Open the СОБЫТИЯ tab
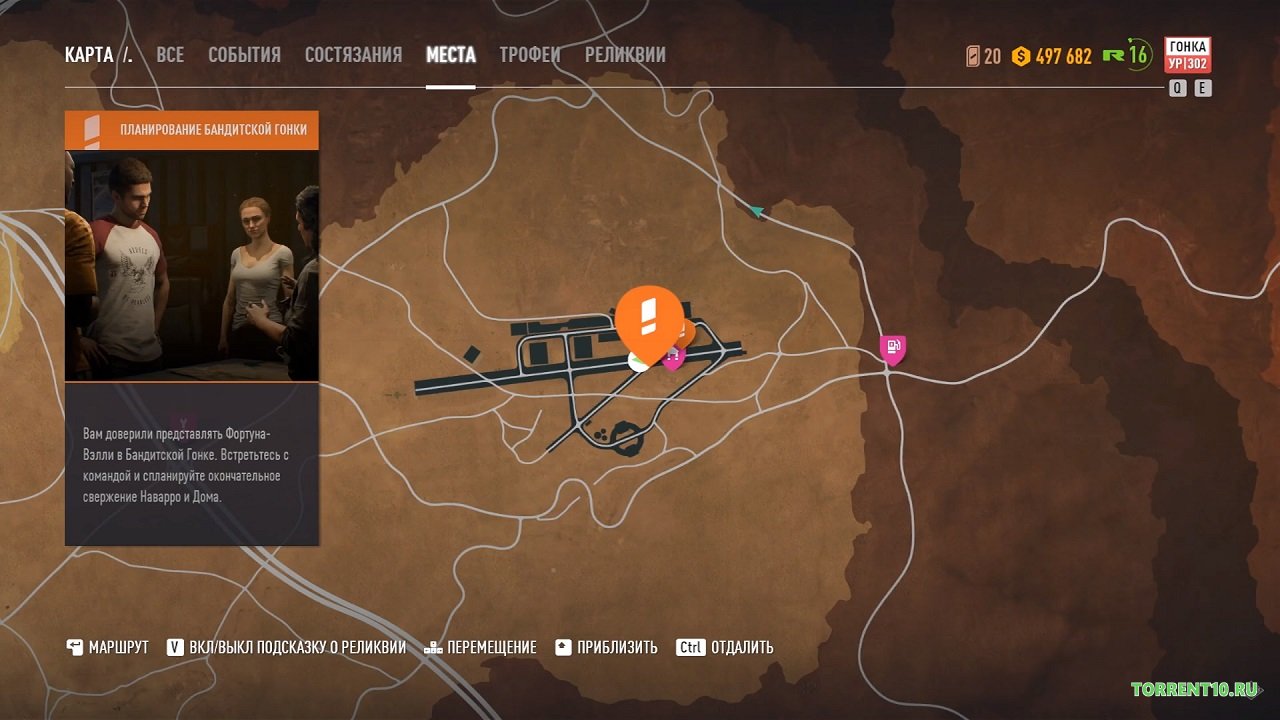Screen dimensions: 1280x720 244,55
